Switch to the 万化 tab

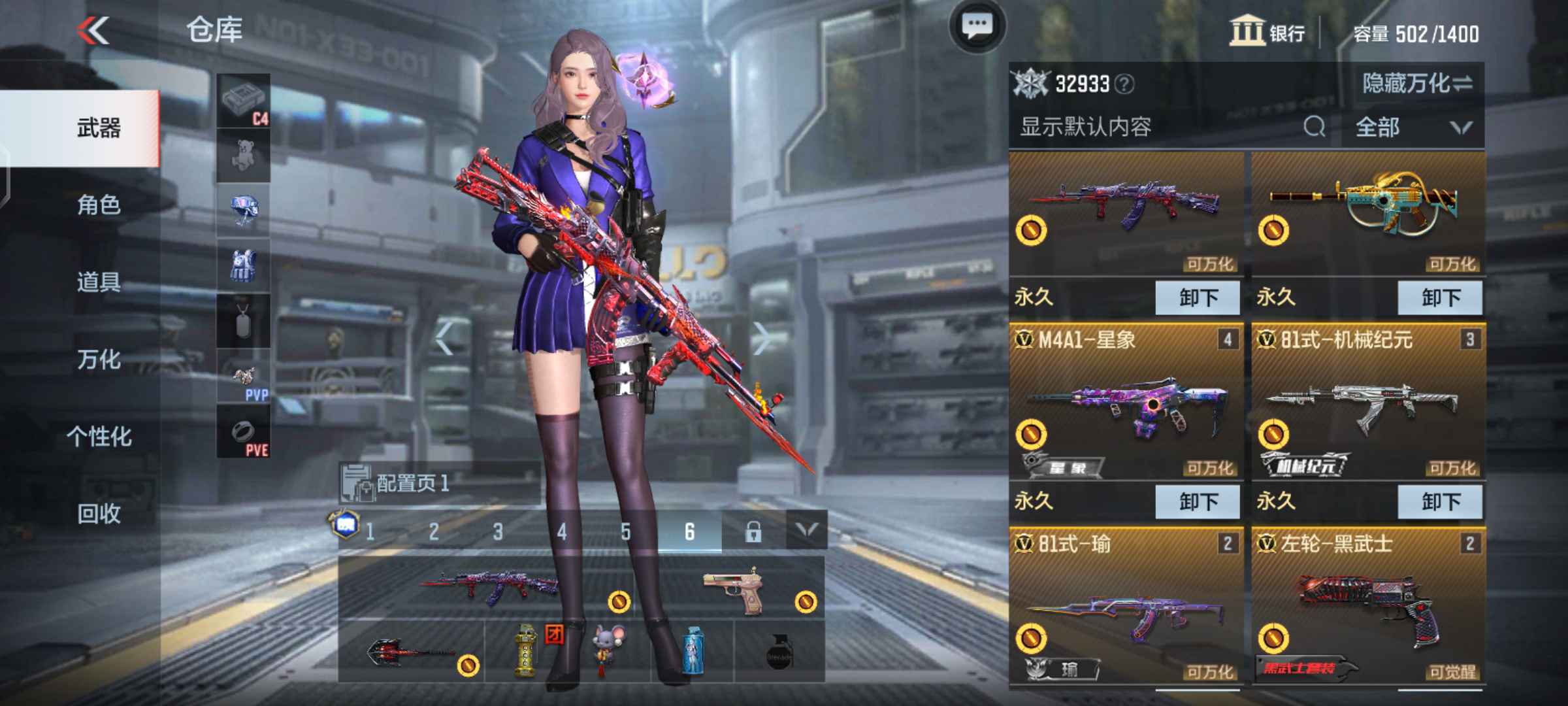tap(98, 358)
